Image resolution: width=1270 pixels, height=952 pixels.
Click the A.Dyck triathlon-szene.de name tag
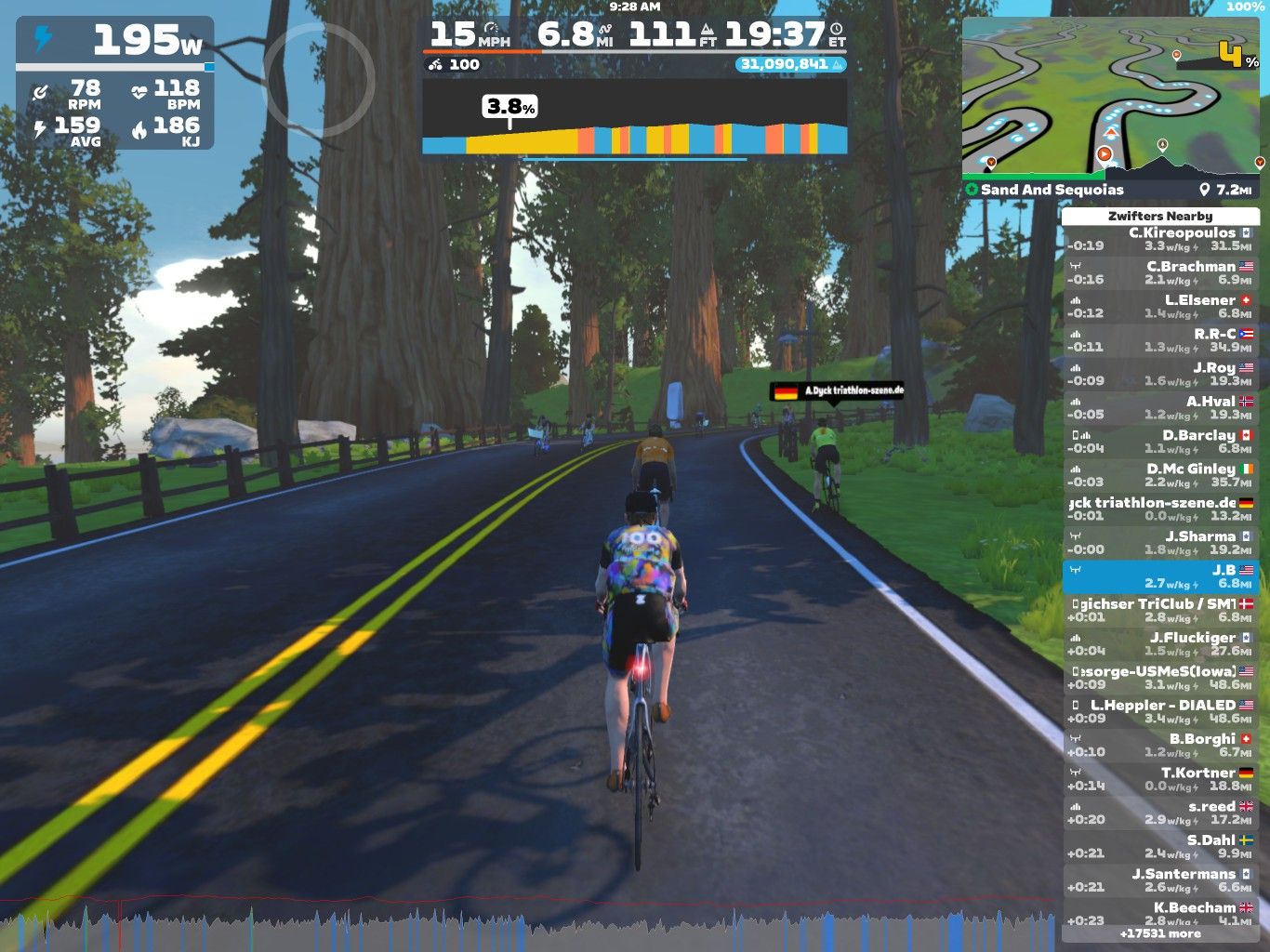[837, 391]
